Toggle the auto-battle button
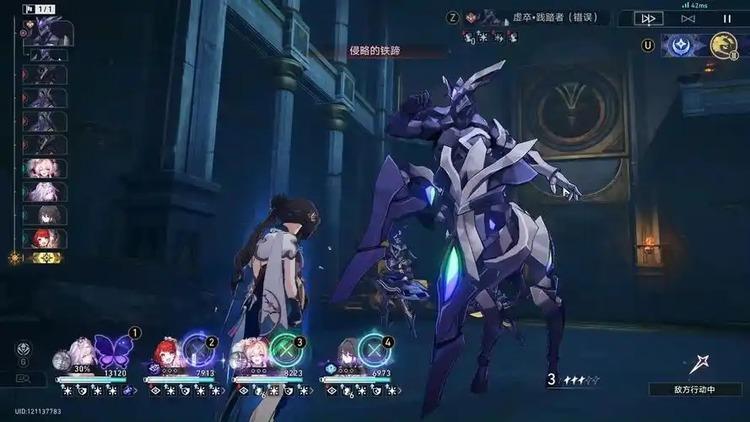The image size is (750, 422). click(x=687, y=18)
